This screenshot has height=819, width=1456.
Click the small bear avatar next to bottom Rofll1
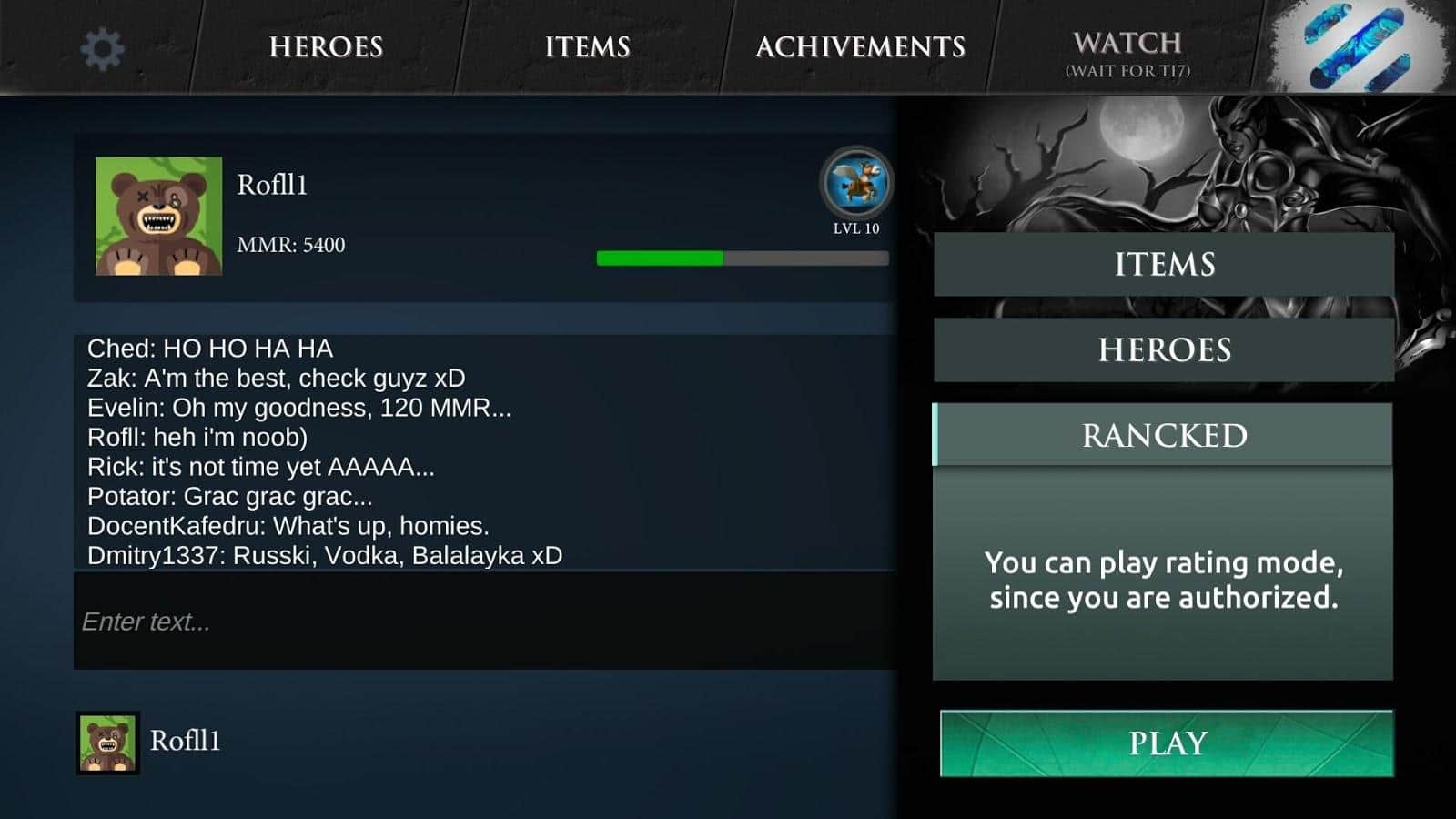point(106,740)
